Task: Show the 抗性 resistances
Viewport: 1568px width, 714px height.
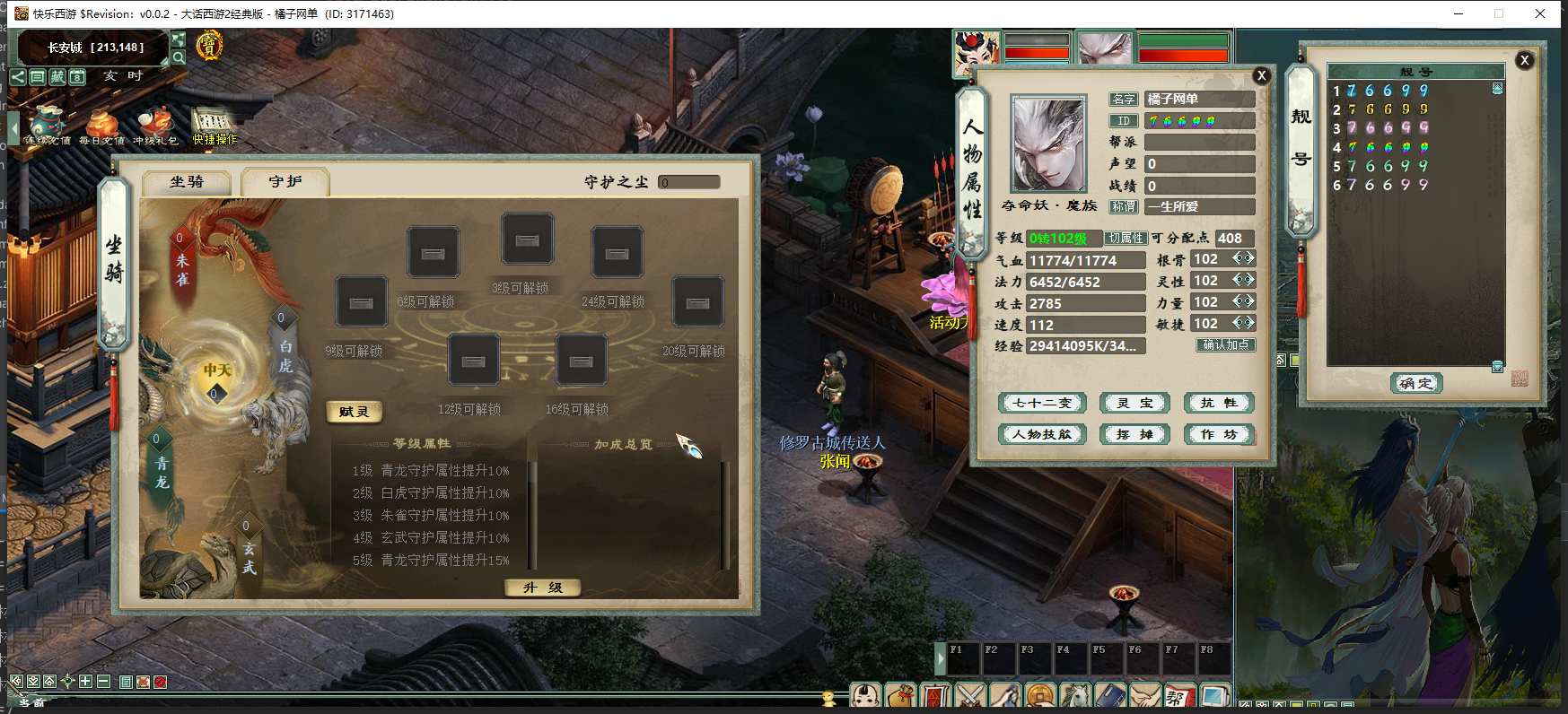Action: (1218, 404)
